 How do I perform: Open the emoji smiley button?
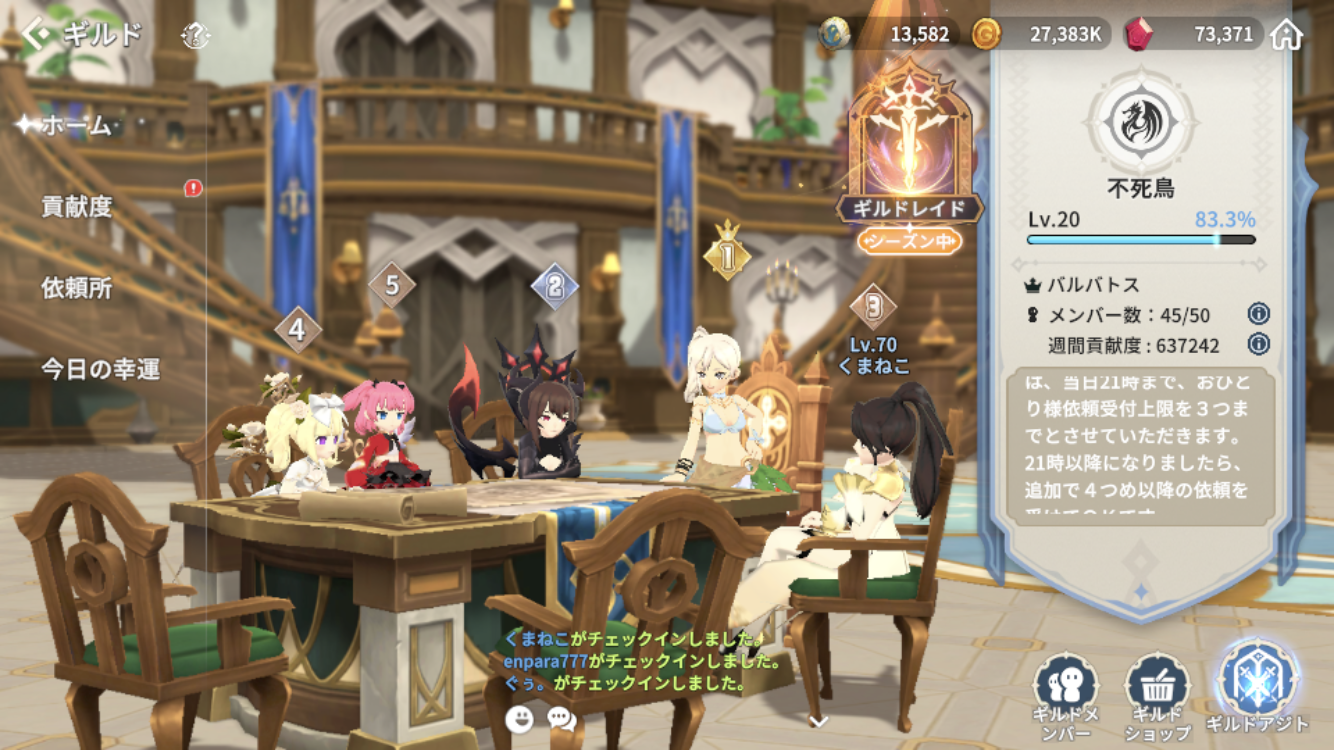519,718
